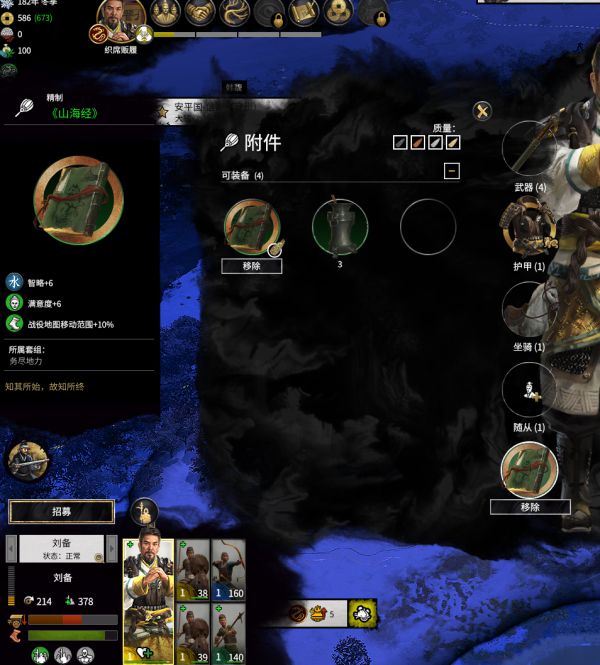Open the follower equipment slot
The width and height of the screenshot is (600, 665).
(529, 389)
